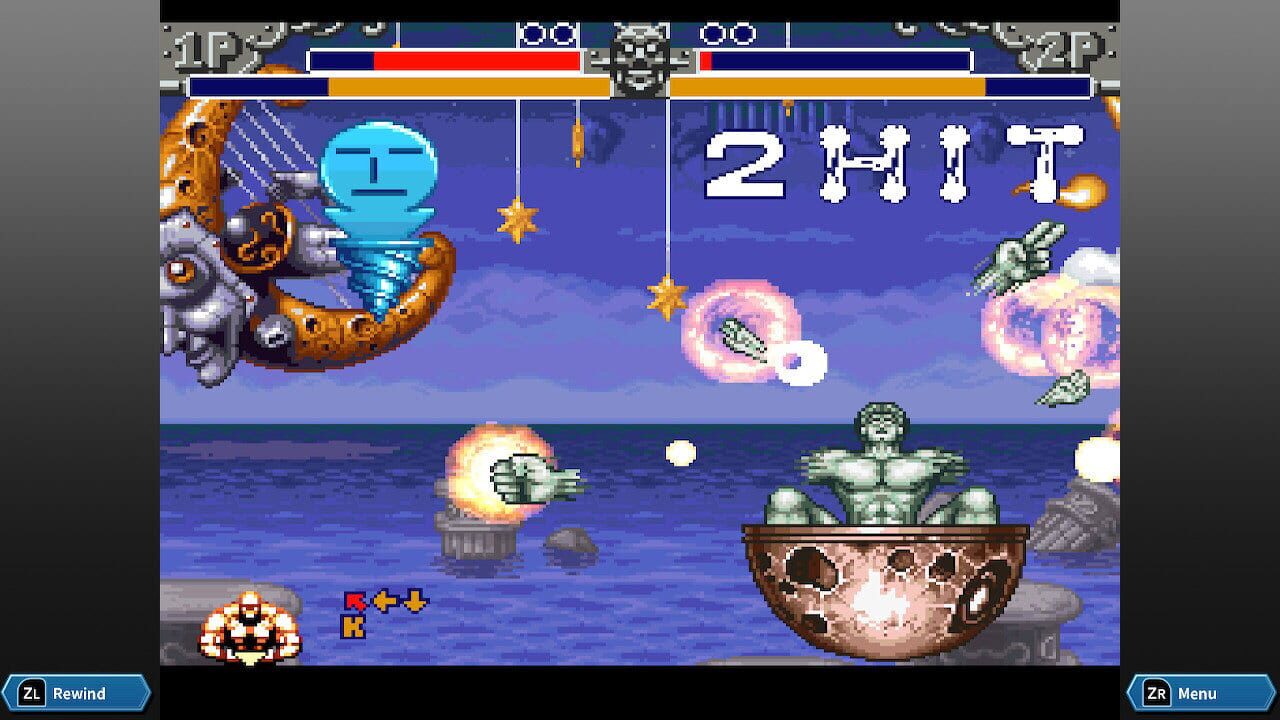Click the fighter portrait in bottom-left corner
This screenshot has width=1280, height=720.
[x=250, y=625]
